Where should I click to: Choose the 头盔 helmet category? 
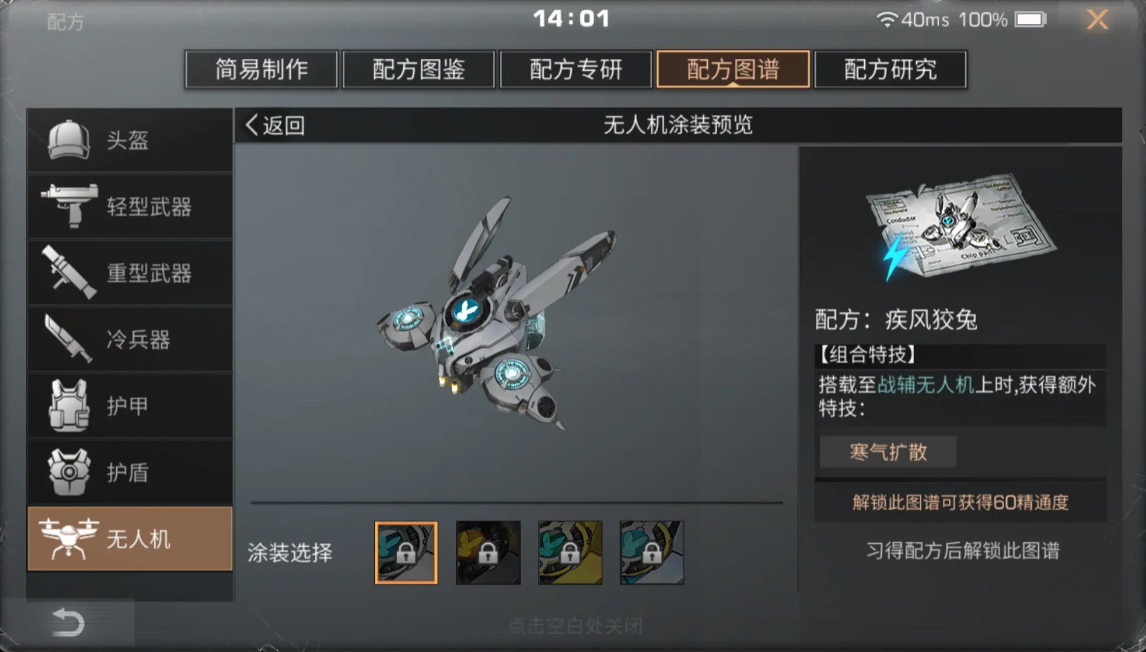click(130, 141)
